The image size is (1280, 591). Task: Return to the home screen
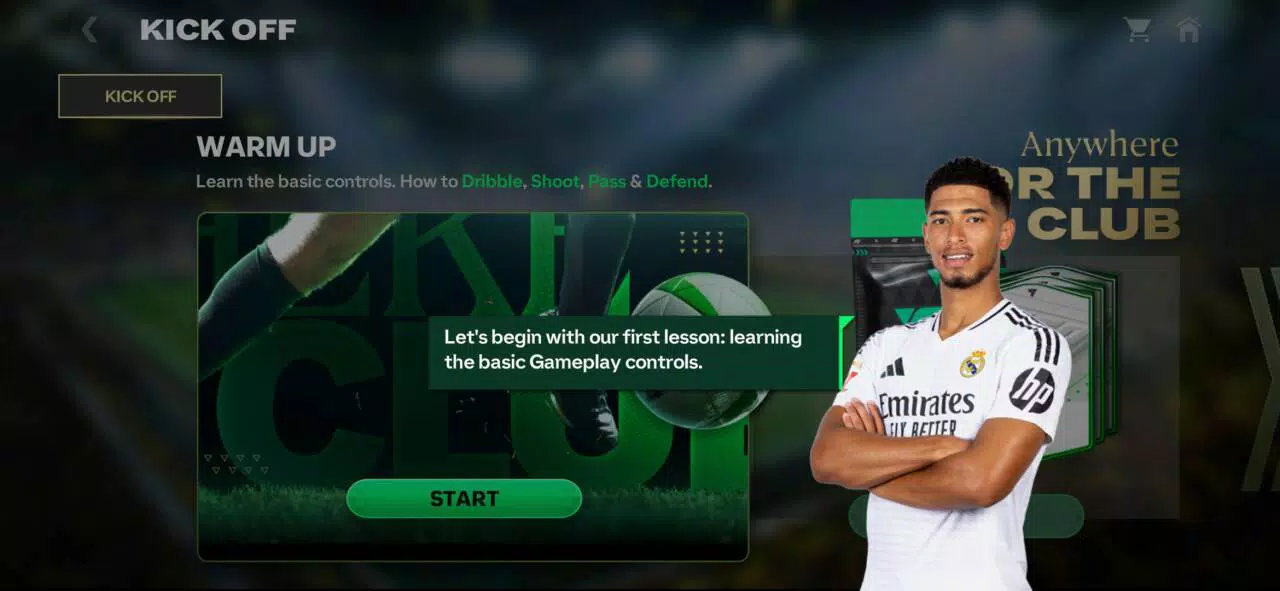pyautogui.click(x=1188, y=30)
